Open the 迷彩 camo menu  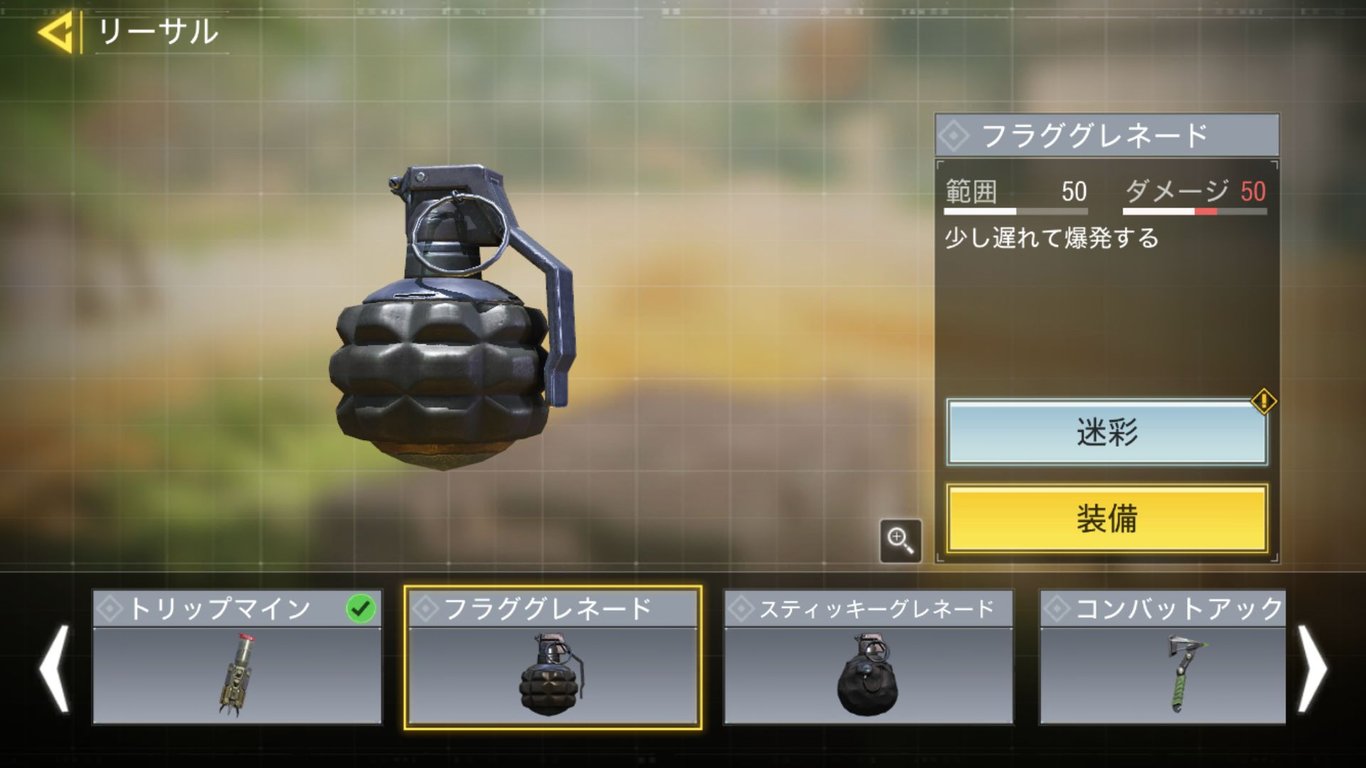[1106, 434]
